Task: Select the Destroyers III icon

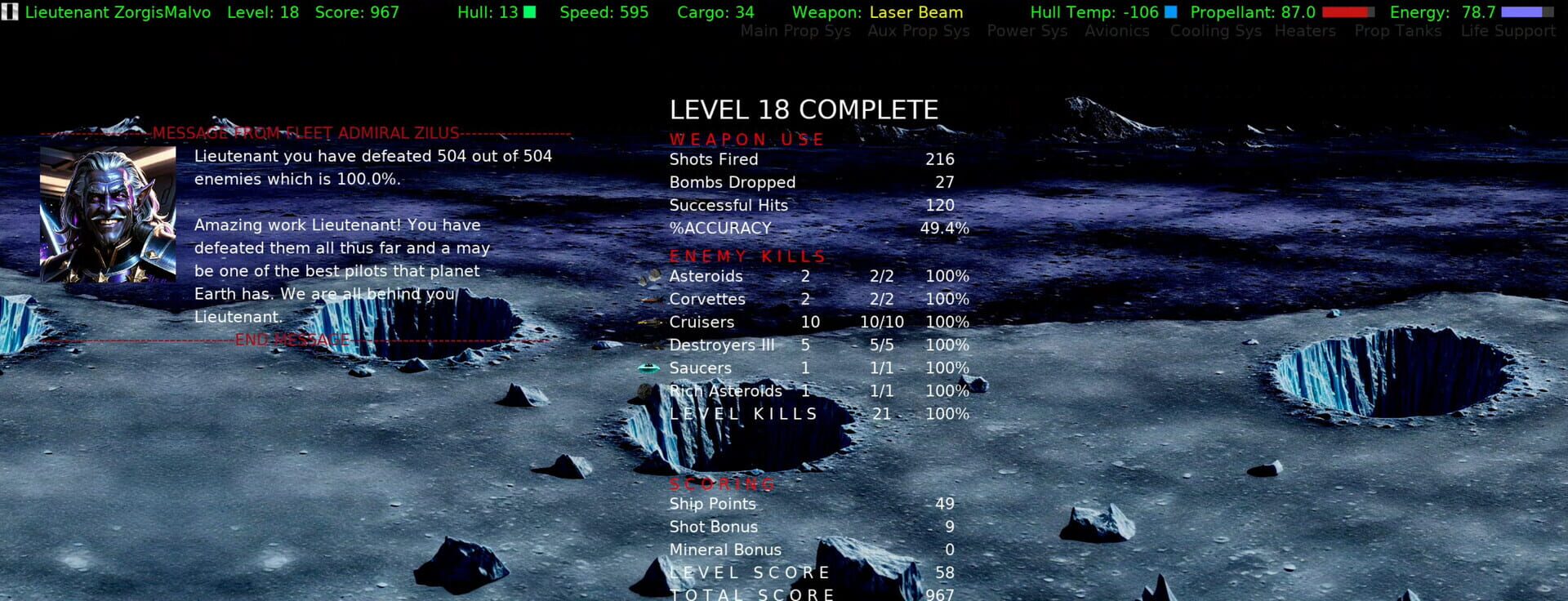Action: click(x=650, y=345)
